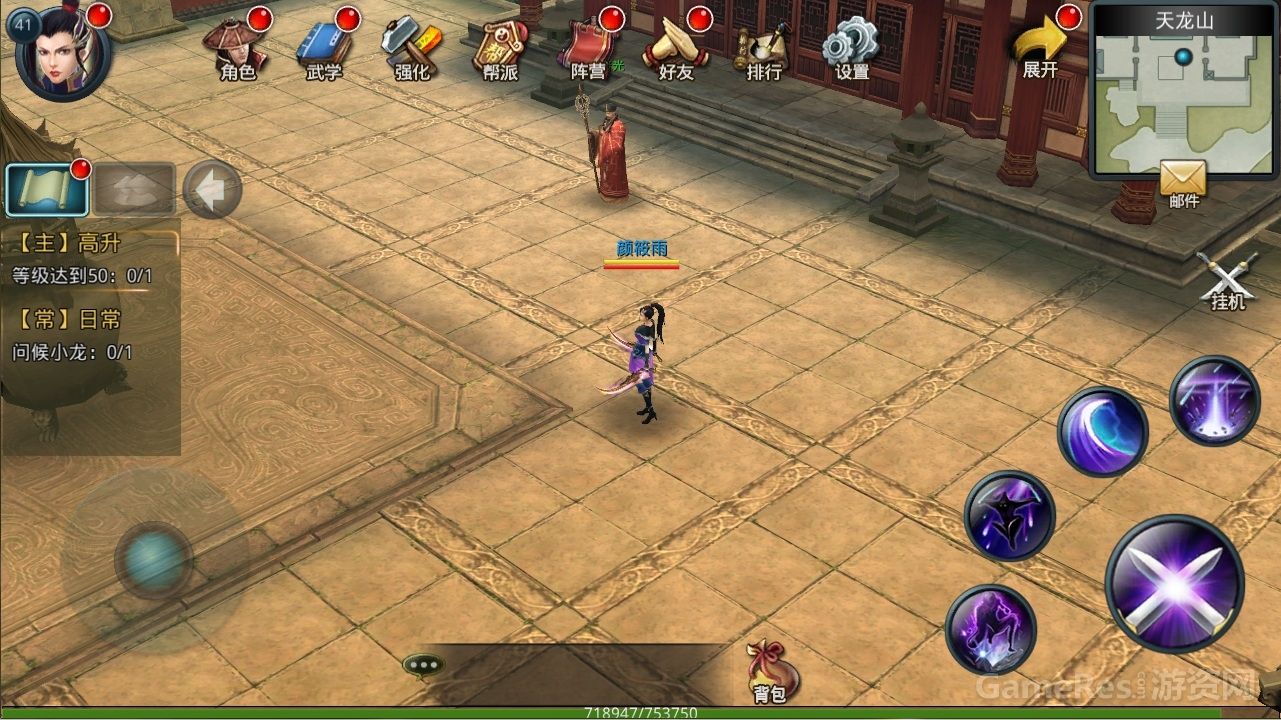Open the 天龙山 minimap
Image resolution: width=1281 pixels, height=720 pixels.
tap(1183, 92)
